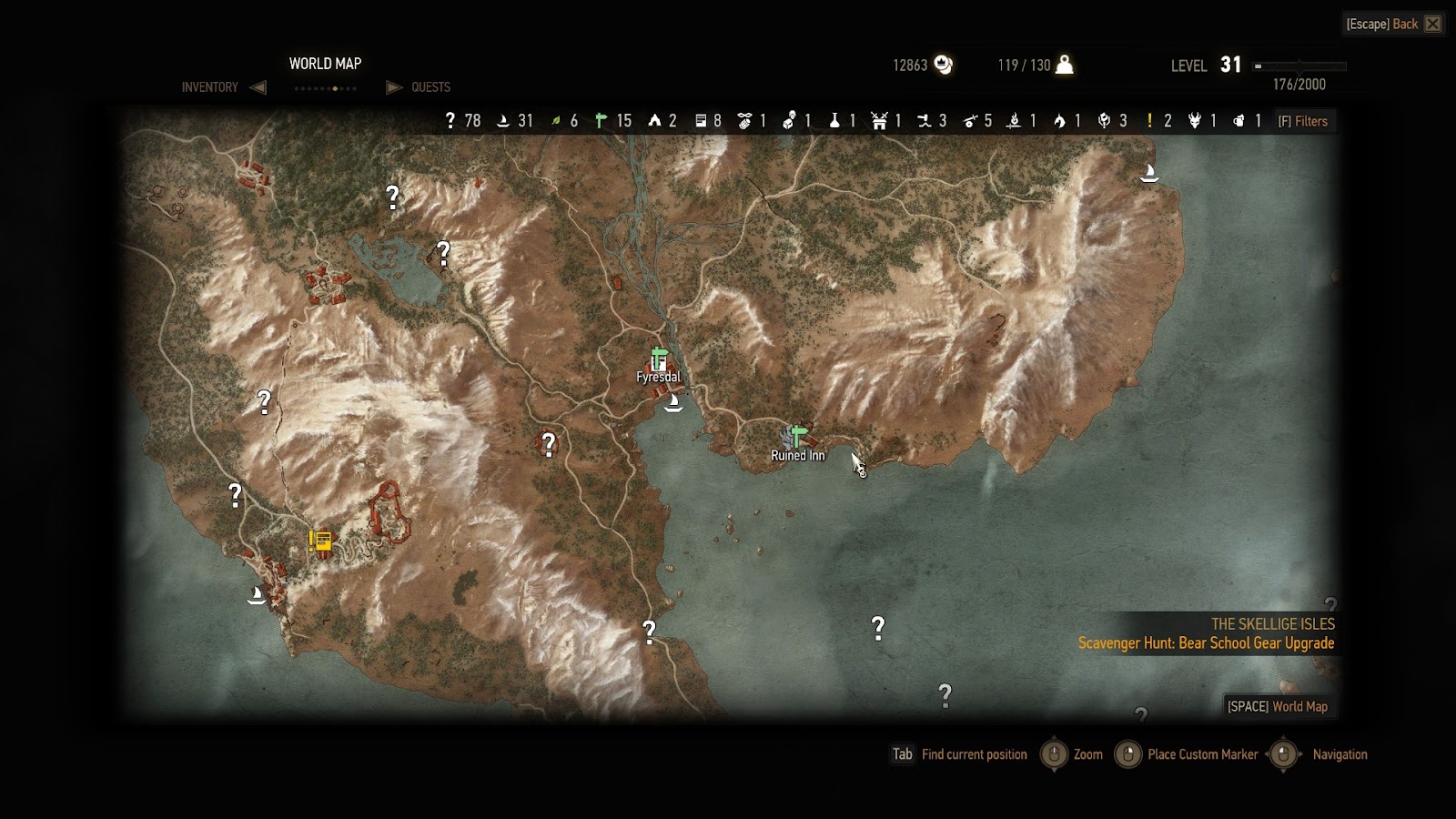The width and height of the screenshot is (1456, 819).
Task: Show the full World Map view
Action: pos(1278,706)
